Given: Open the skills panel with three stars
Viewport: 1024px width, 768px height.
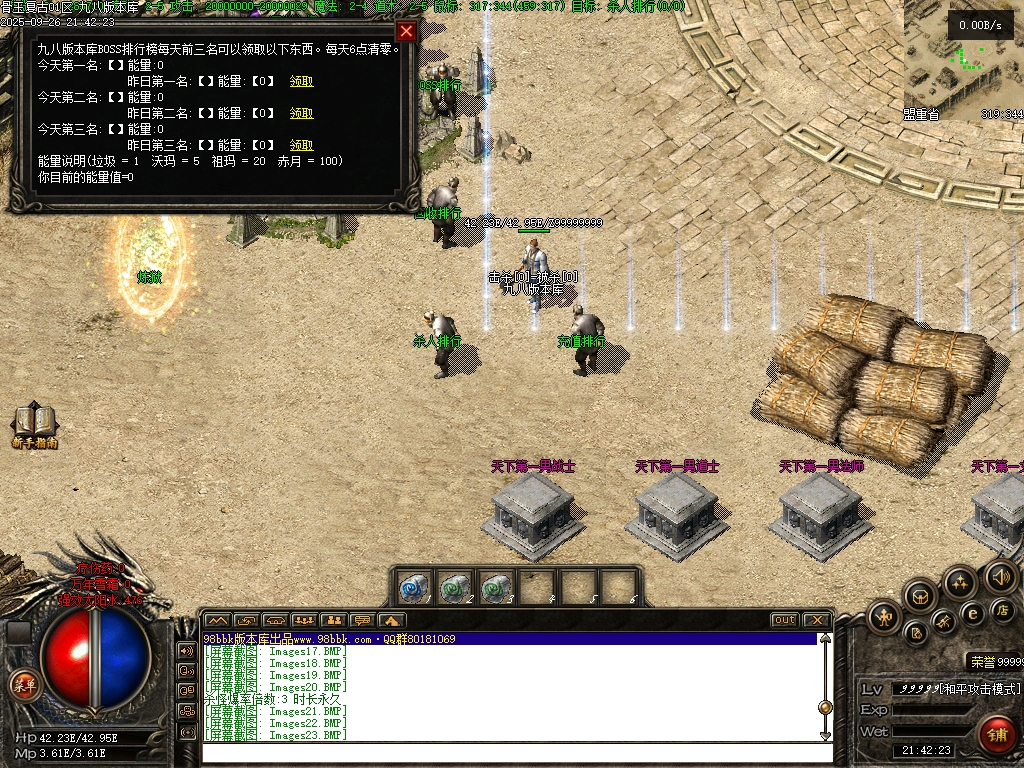Looking at the screenshot, I should (x=960, y=582).
